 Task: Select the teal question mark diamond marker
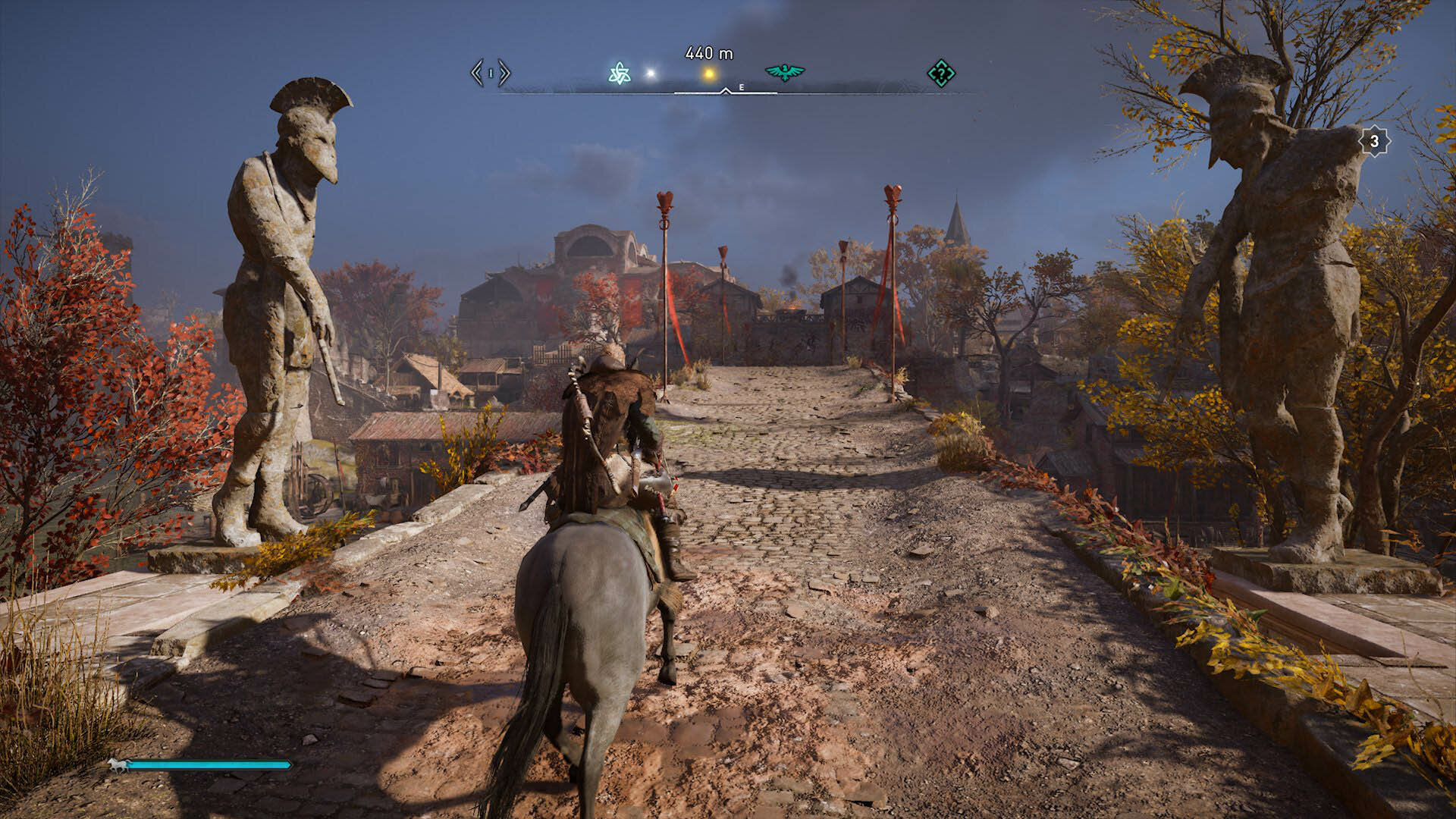coord(941,74)
